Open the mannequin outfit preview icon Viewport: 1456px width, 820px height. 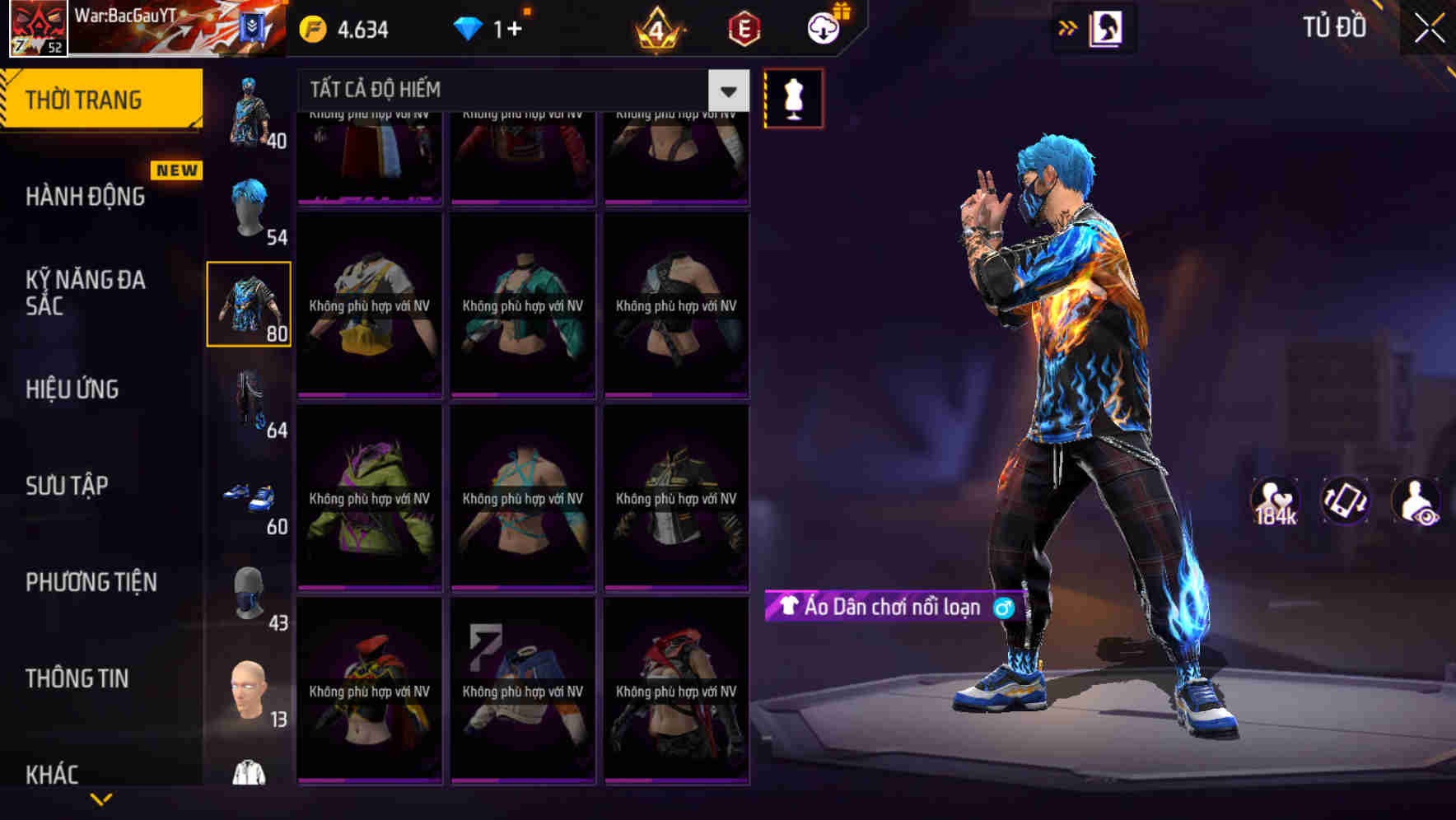click(793, 99)
